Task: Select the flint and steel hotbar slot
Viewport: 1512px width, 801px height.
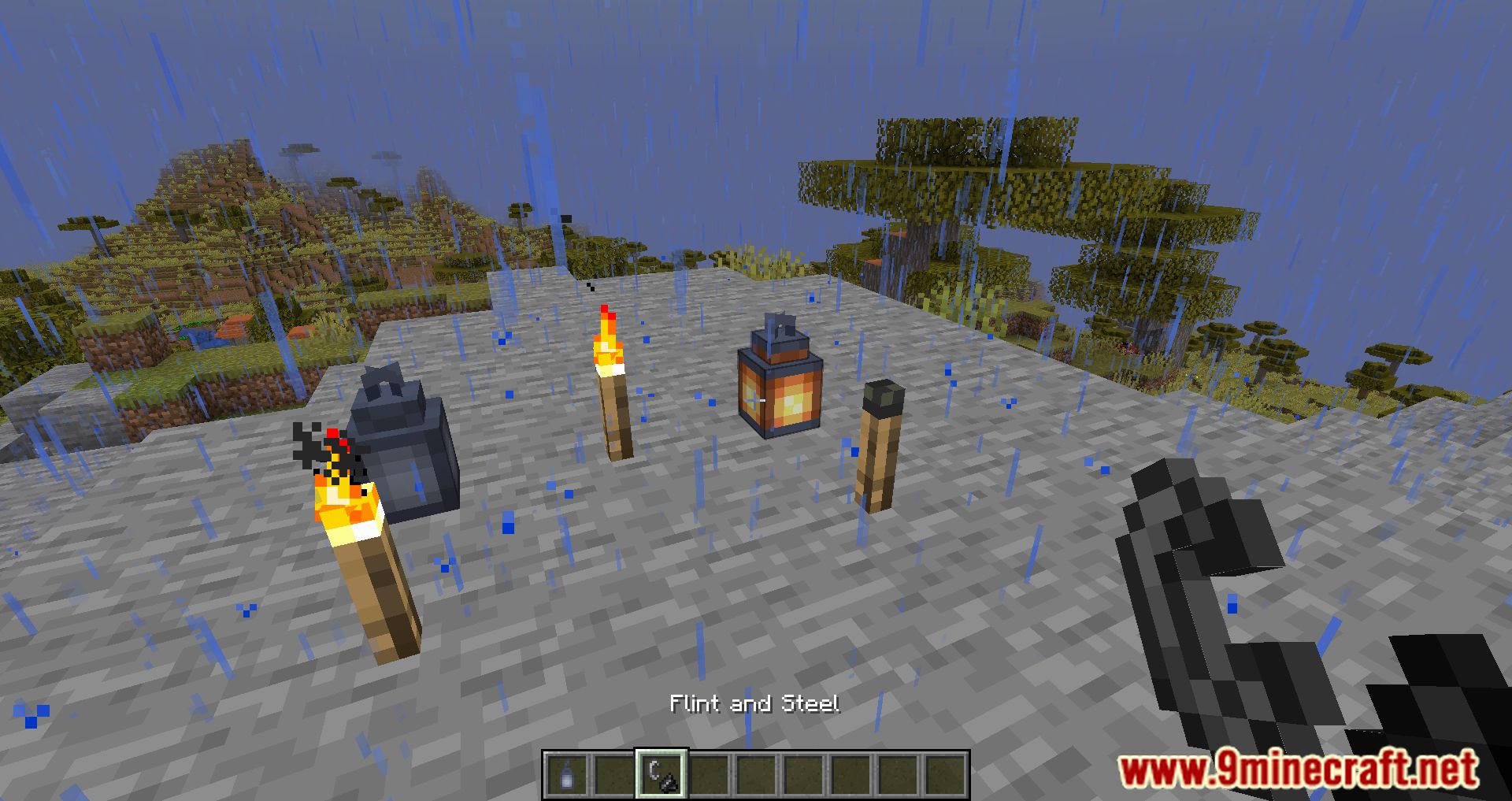Action: 661,773
